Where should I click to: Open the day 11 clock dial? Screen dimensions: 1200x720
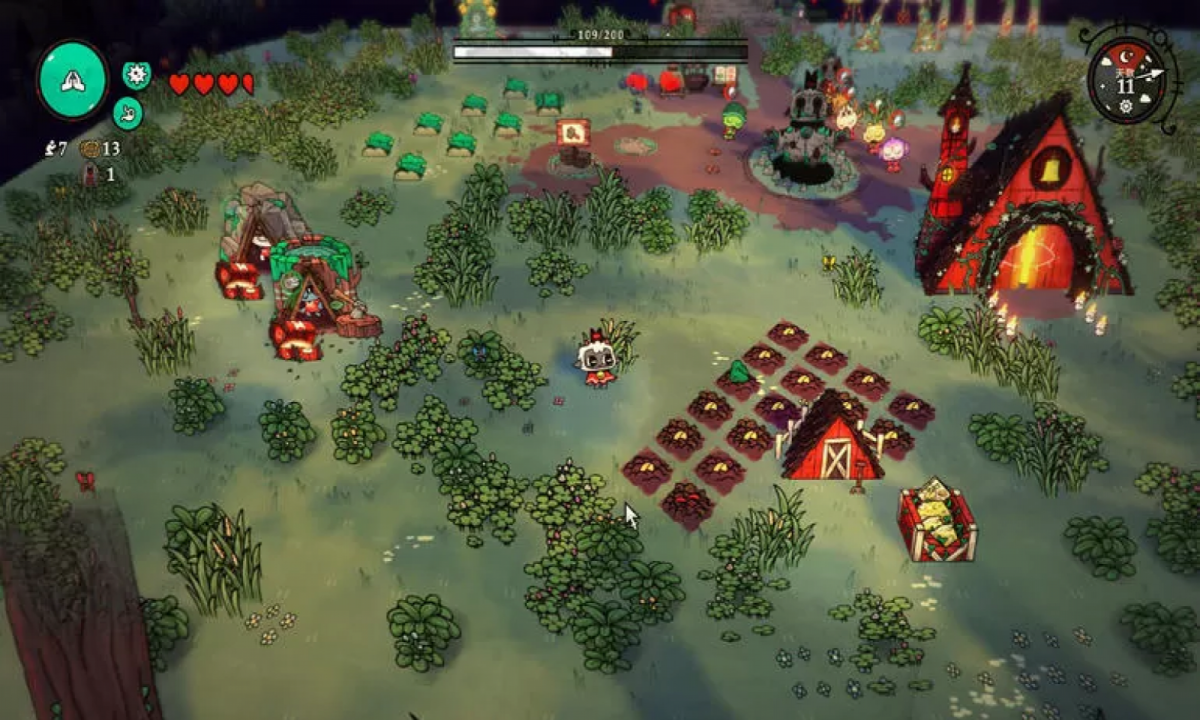pos(1126,82)
